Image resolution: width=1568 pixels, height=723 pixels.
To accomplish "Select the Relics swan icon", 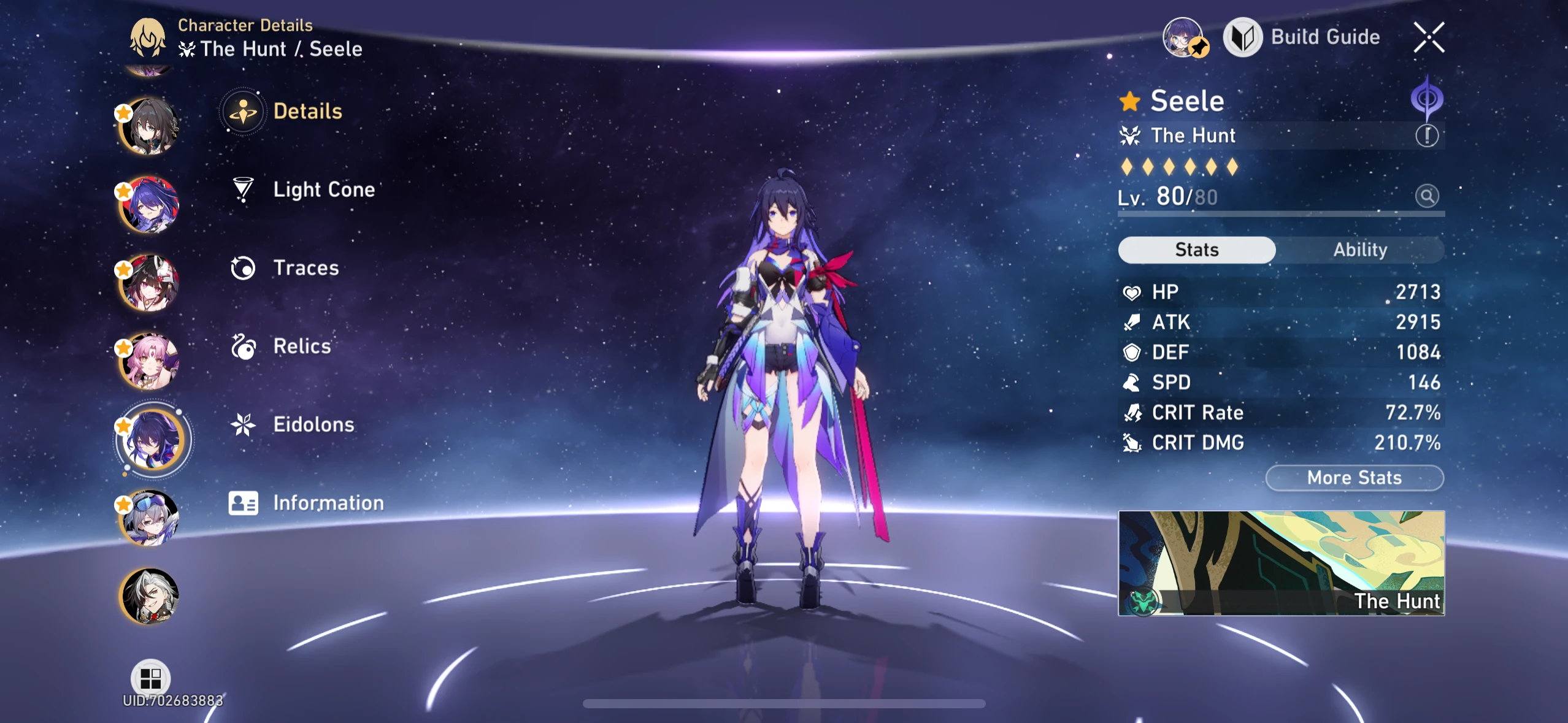I will pyautogui.click(x=244, y=346).
